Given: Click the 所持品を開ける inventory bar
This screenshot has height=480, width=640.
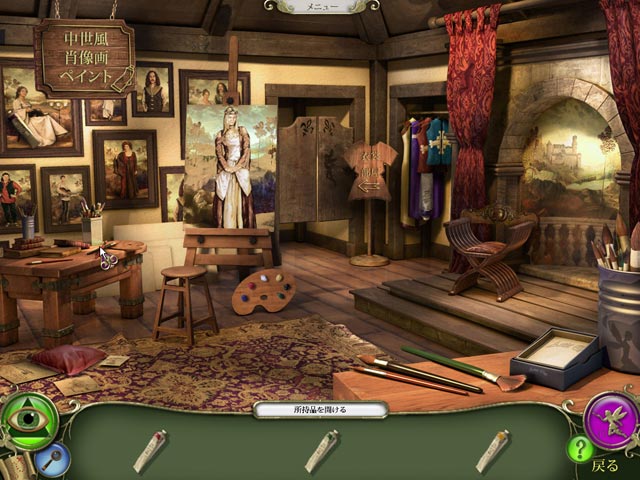Looking at the screenshot, I should click(x=320, y=410).
